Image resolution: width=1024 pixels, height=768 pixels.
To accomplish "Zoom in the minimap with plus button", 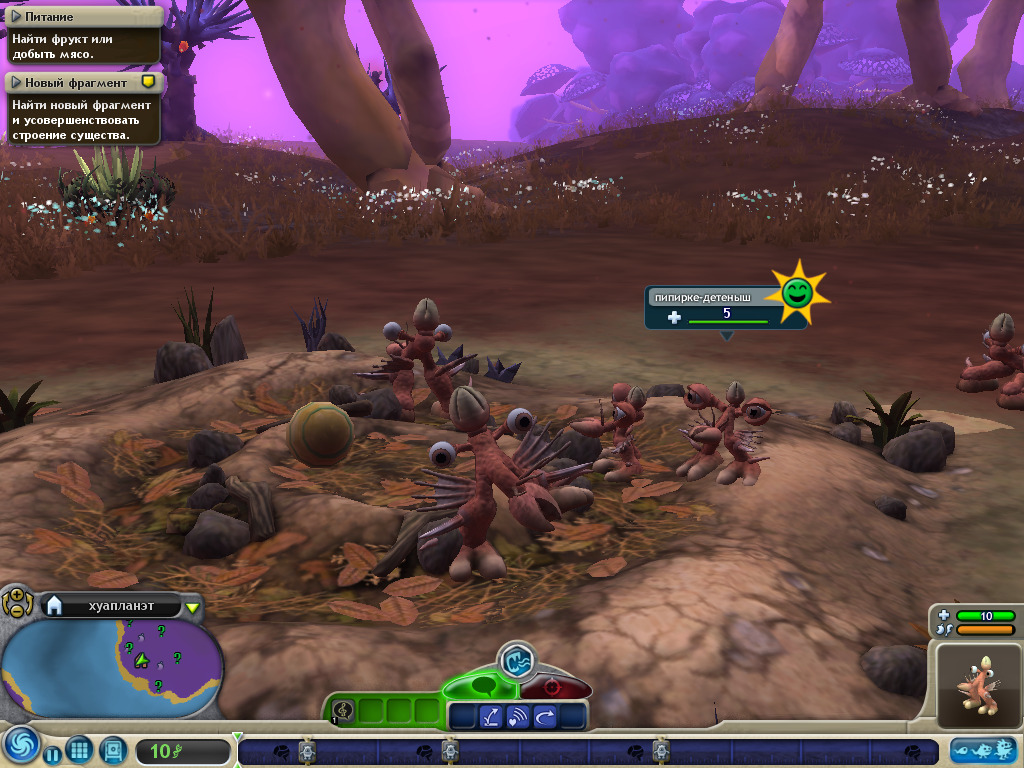I will [x=17, y=595].
